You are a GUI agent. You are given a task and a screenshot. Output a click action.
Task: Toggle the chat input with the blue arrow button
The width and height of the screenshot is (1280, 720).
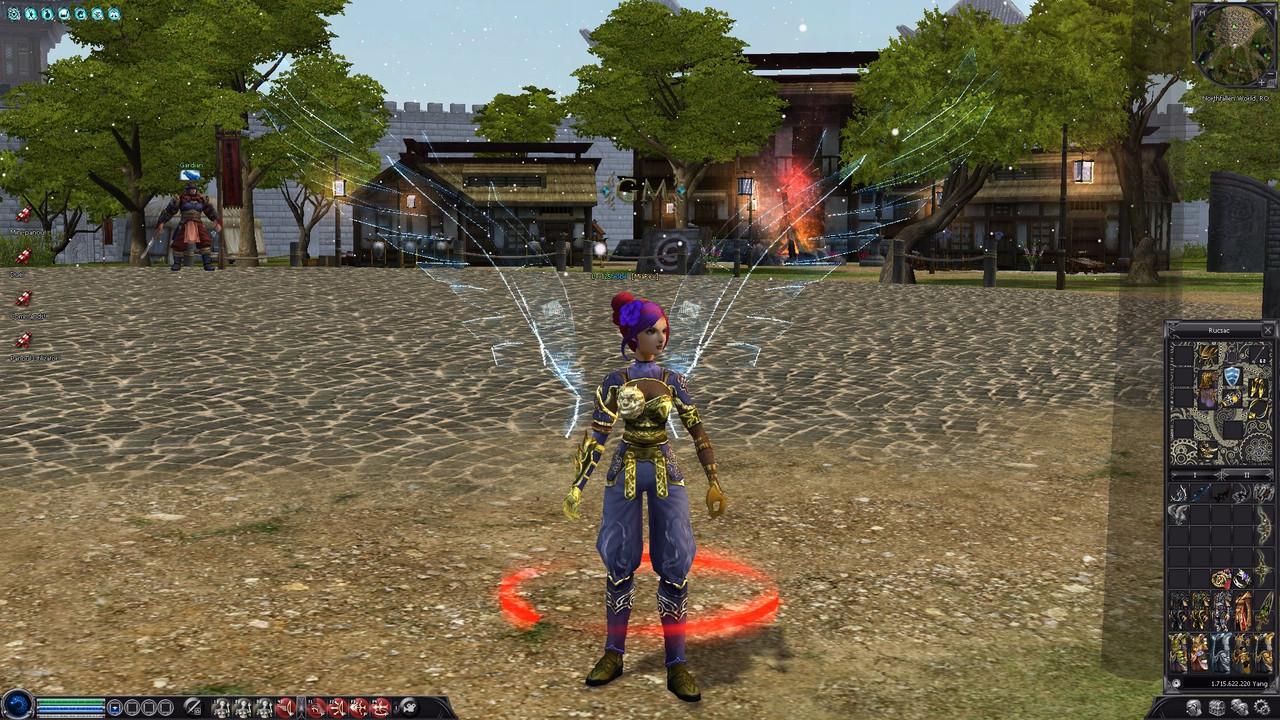(x=115, y=708)
